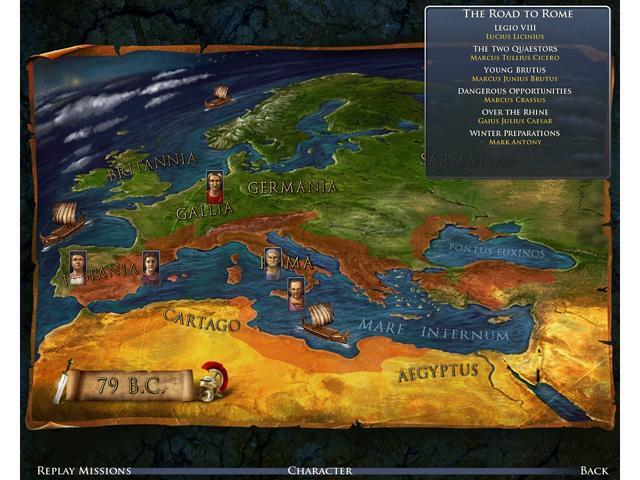Select the portrait in southern Italy
This screenshot has width=640, height=480.
point(296,294)
